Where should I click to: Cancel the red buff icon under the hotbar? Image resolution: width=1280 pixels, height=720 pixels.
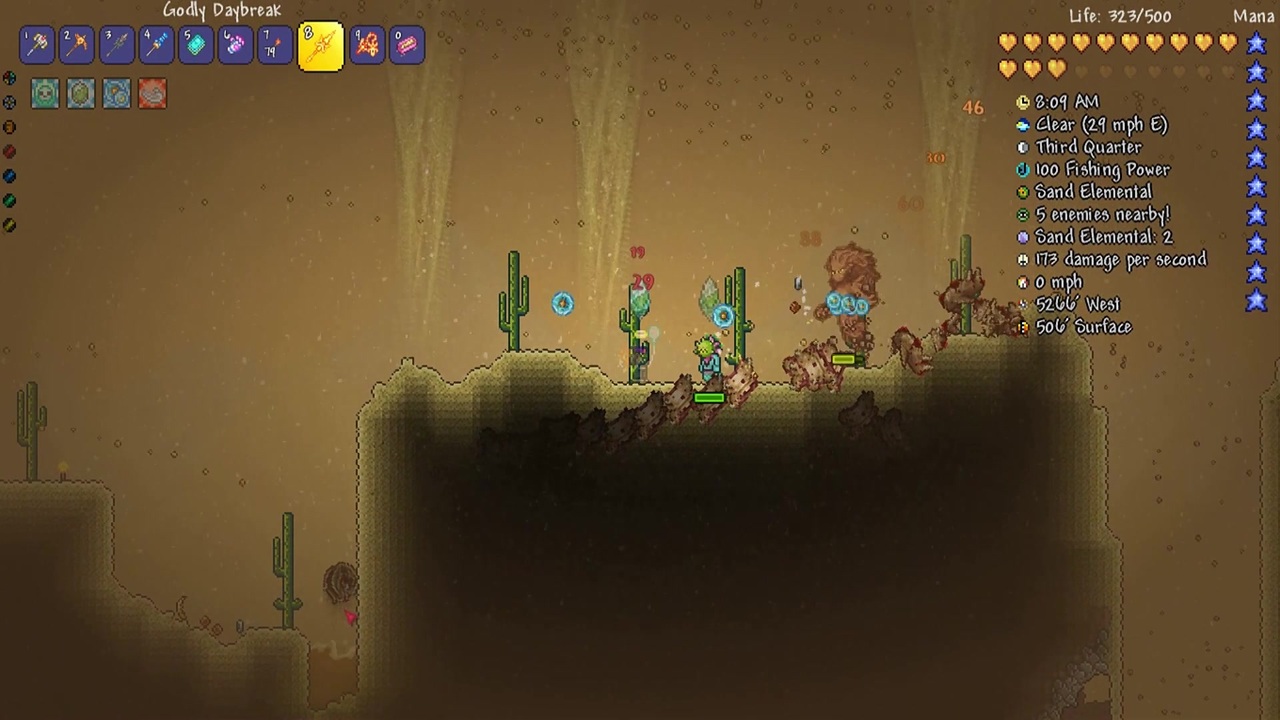[x=151, y=93]
